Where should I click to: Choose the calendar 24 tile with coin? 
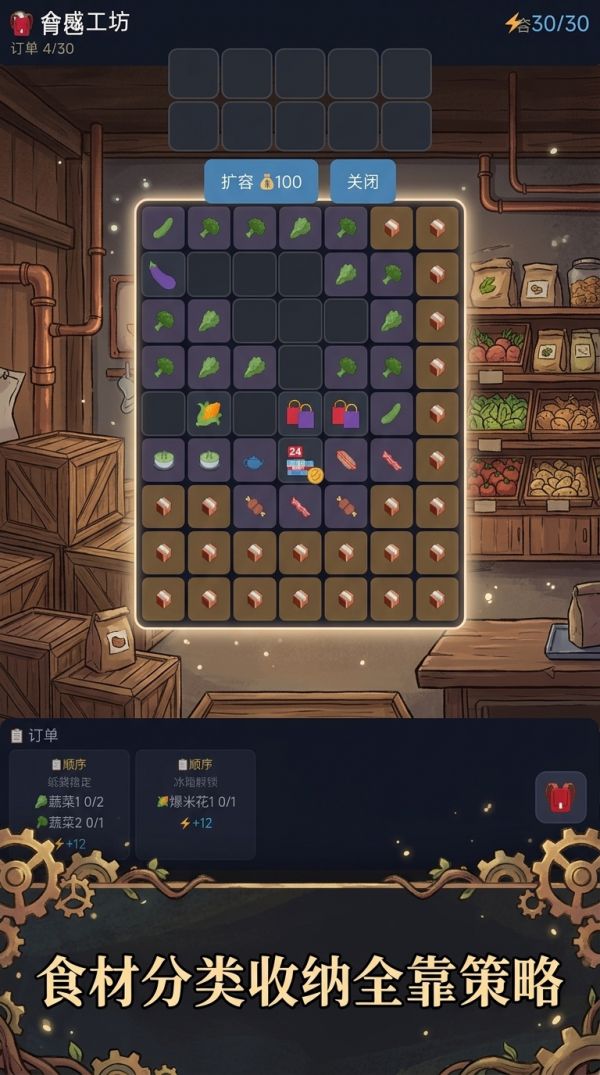300,461
